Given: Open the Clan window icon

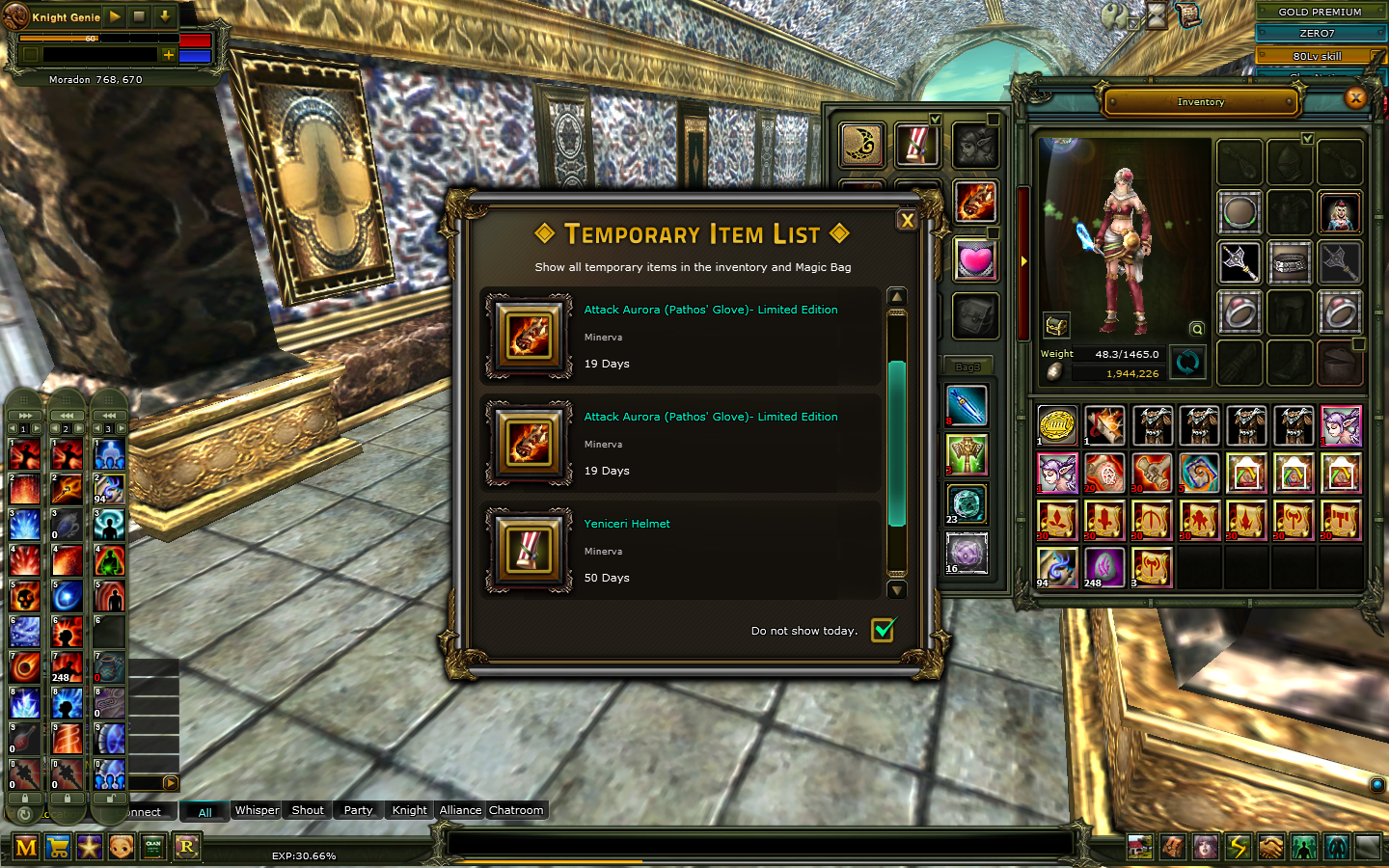Looking at the screenshot, I should [152, 847].
